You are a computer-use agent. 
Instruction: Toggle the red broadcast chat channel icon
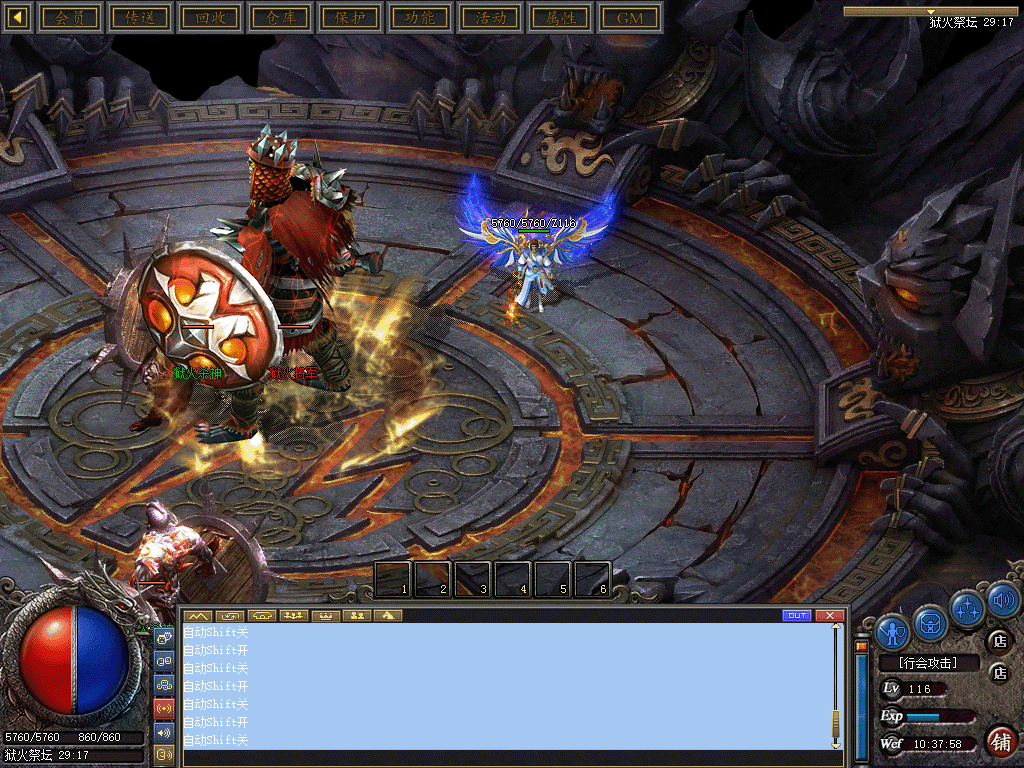(164, 709)
